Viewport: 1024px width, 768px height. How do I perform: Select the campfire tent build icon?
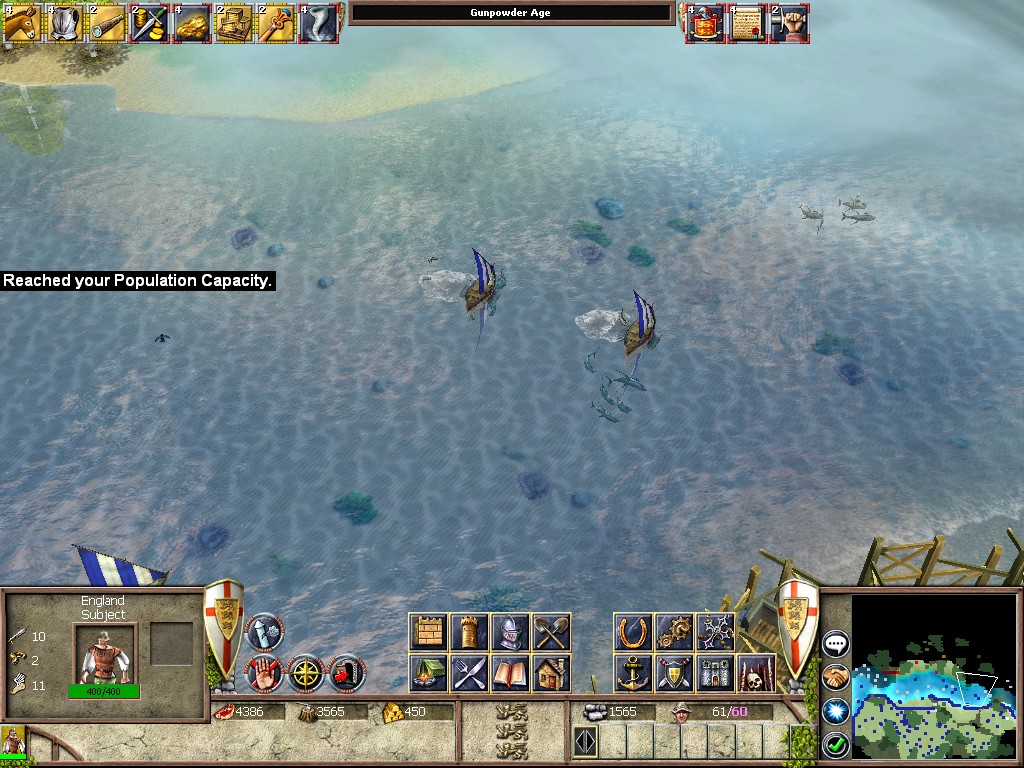pos(428,673)
